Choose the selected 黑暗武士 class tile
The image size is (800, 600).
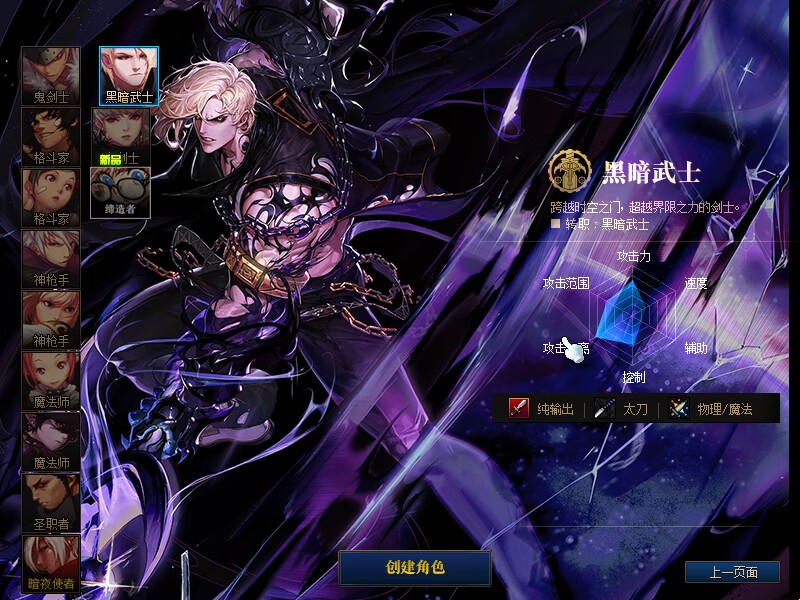(129, 77)
